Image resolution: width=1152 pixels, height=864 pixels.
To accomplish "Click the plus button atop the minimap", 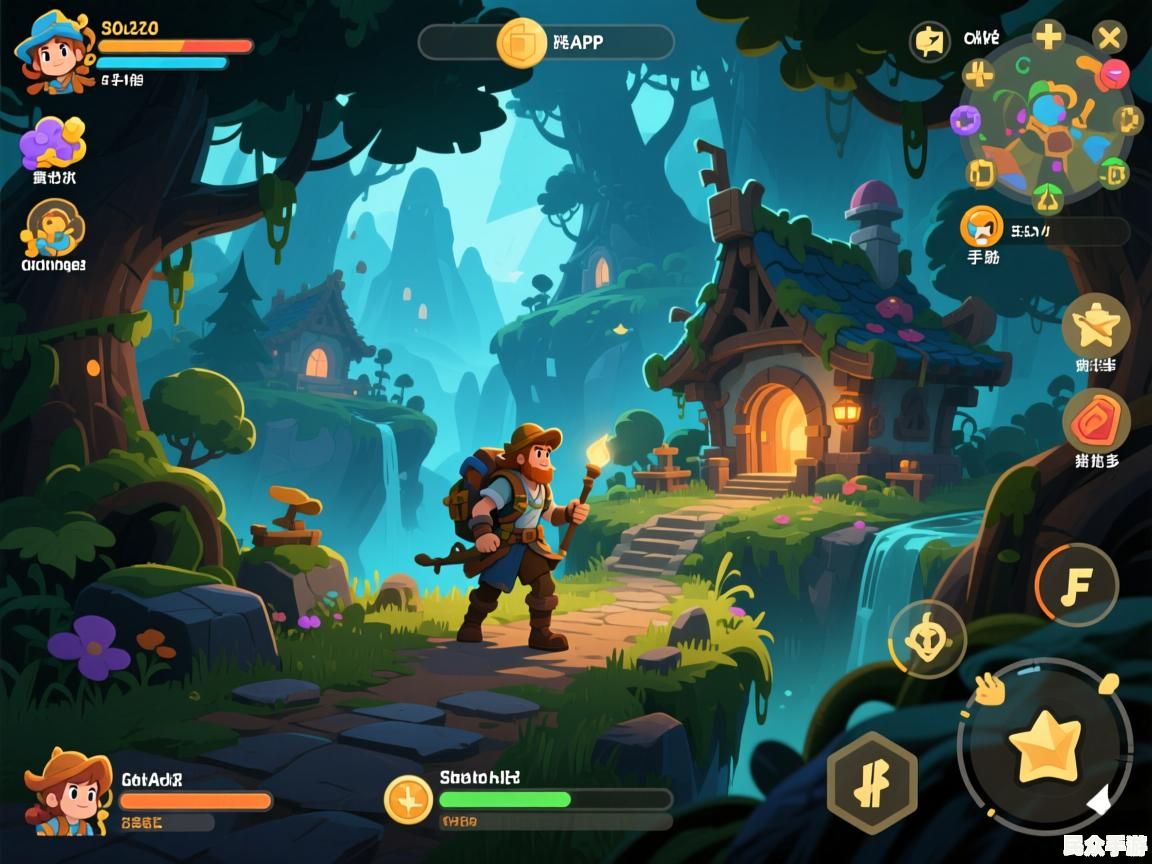I will click(1048, 37).
